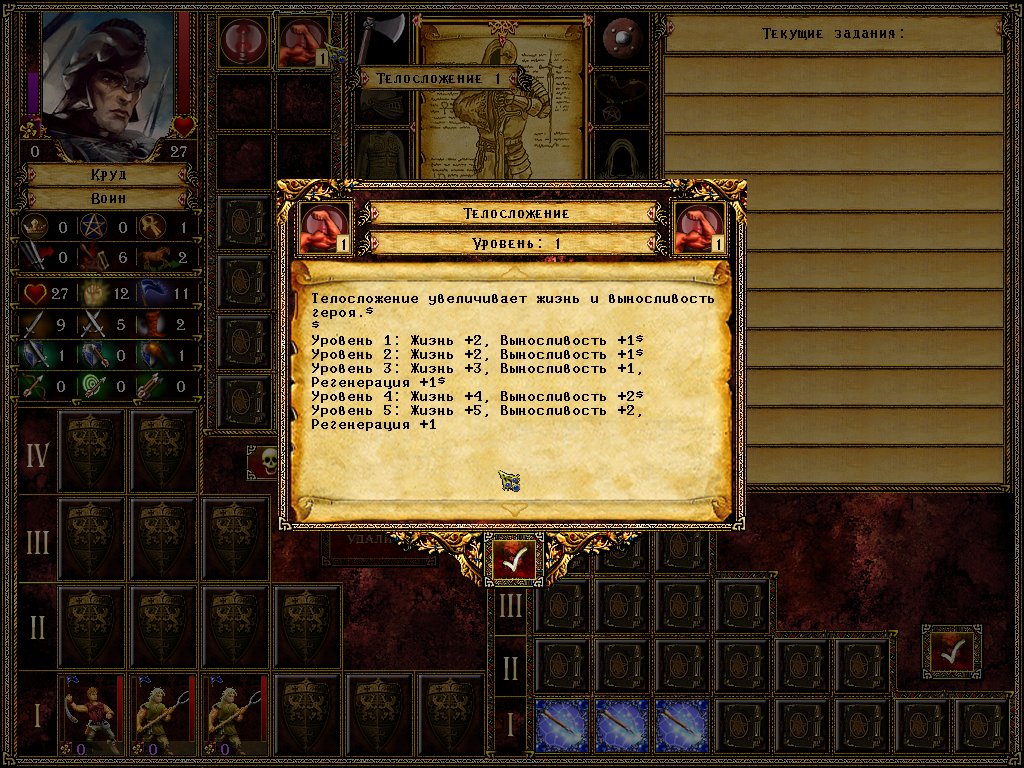The width and height of the screenshot is (1024, 768).
Task: Click the pentagram magic stat icon
Action: click(96, 227)
